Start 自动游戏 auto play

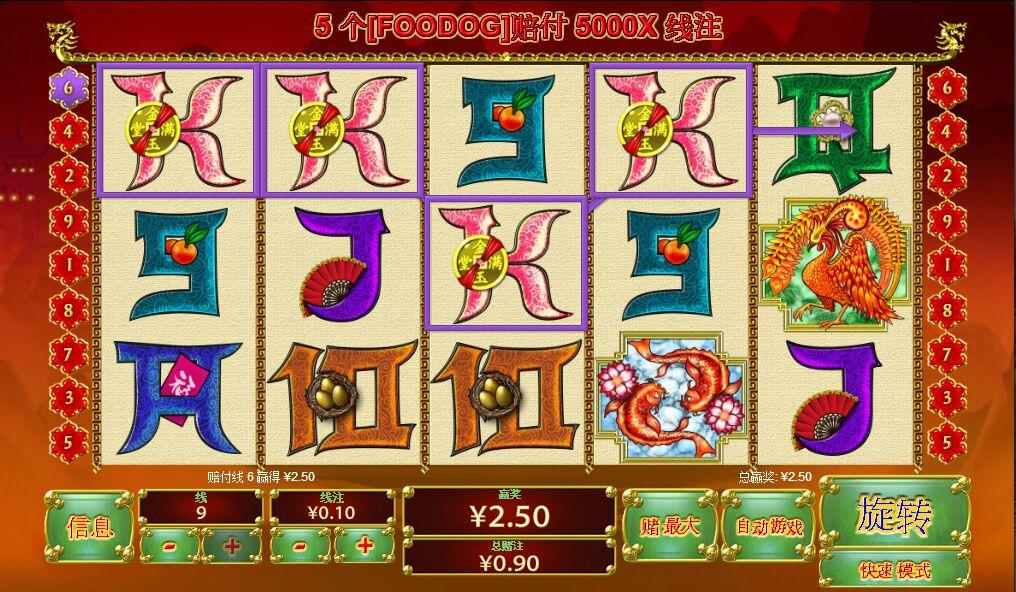pyautogui.click(x=768, y=524)
